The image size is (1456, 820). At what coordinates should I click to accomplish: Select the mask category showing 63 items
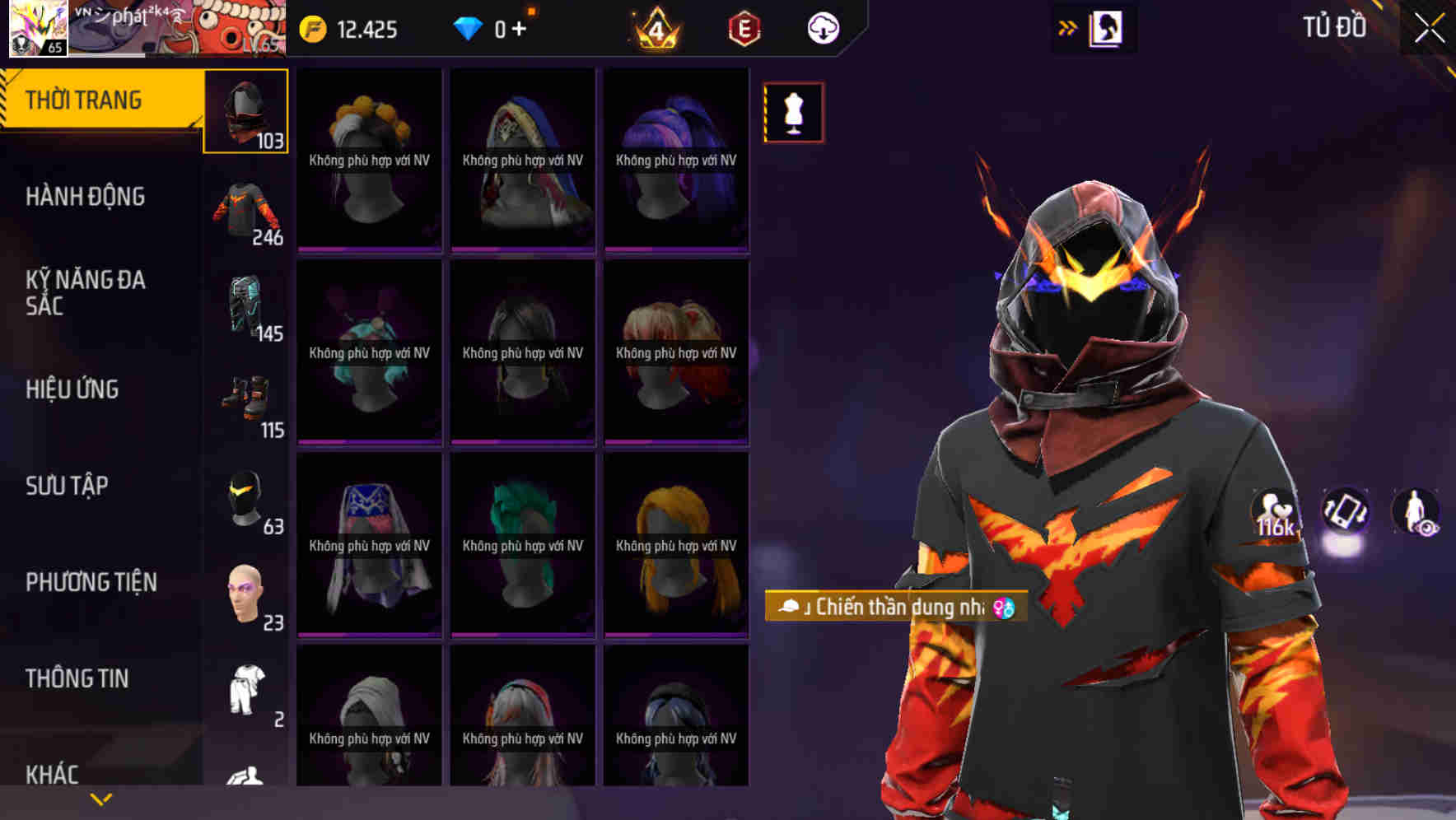[x=245, y=498]
